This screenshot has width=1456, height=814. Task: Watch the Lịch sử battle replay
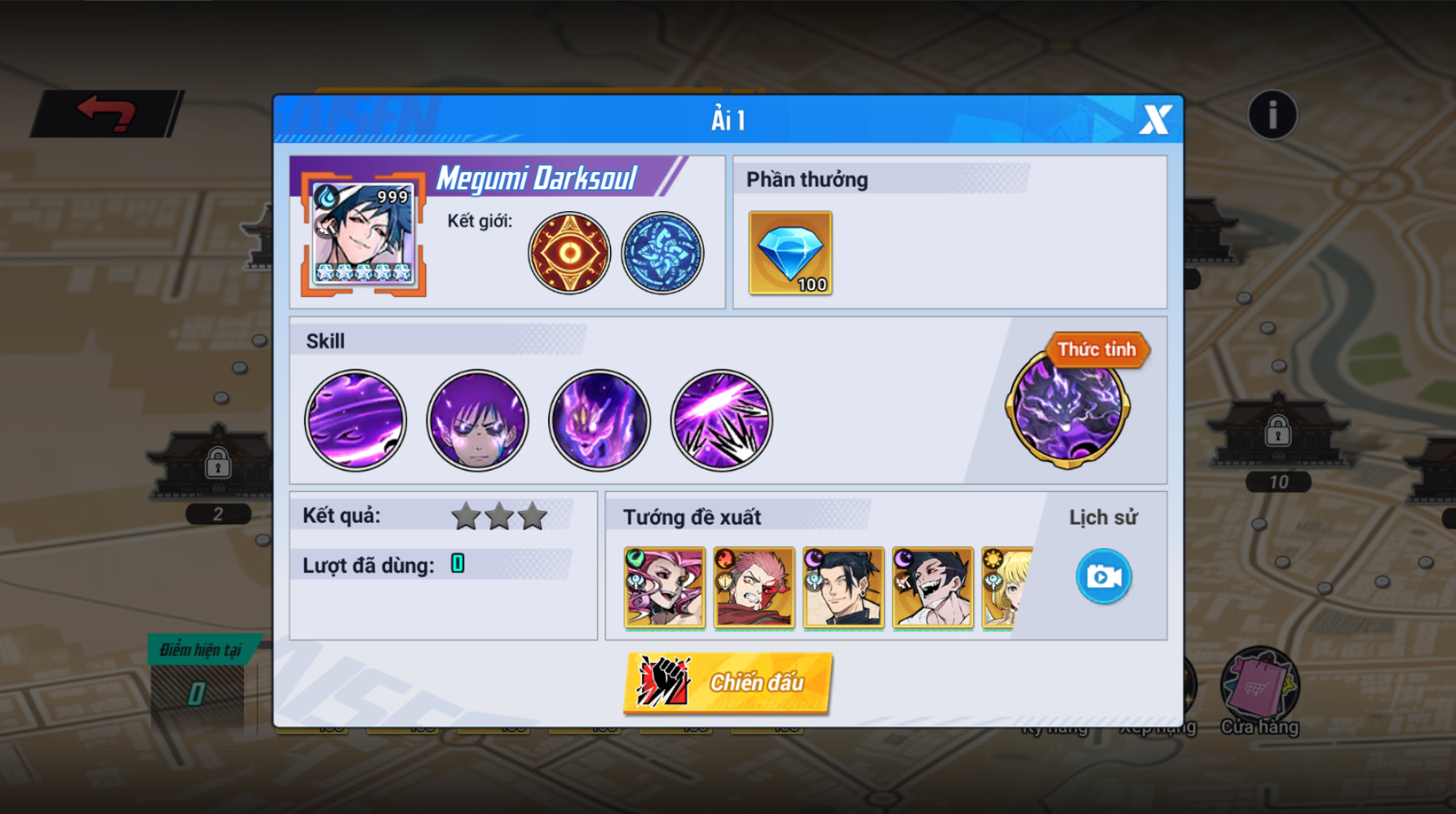(x=1104, y=577)
